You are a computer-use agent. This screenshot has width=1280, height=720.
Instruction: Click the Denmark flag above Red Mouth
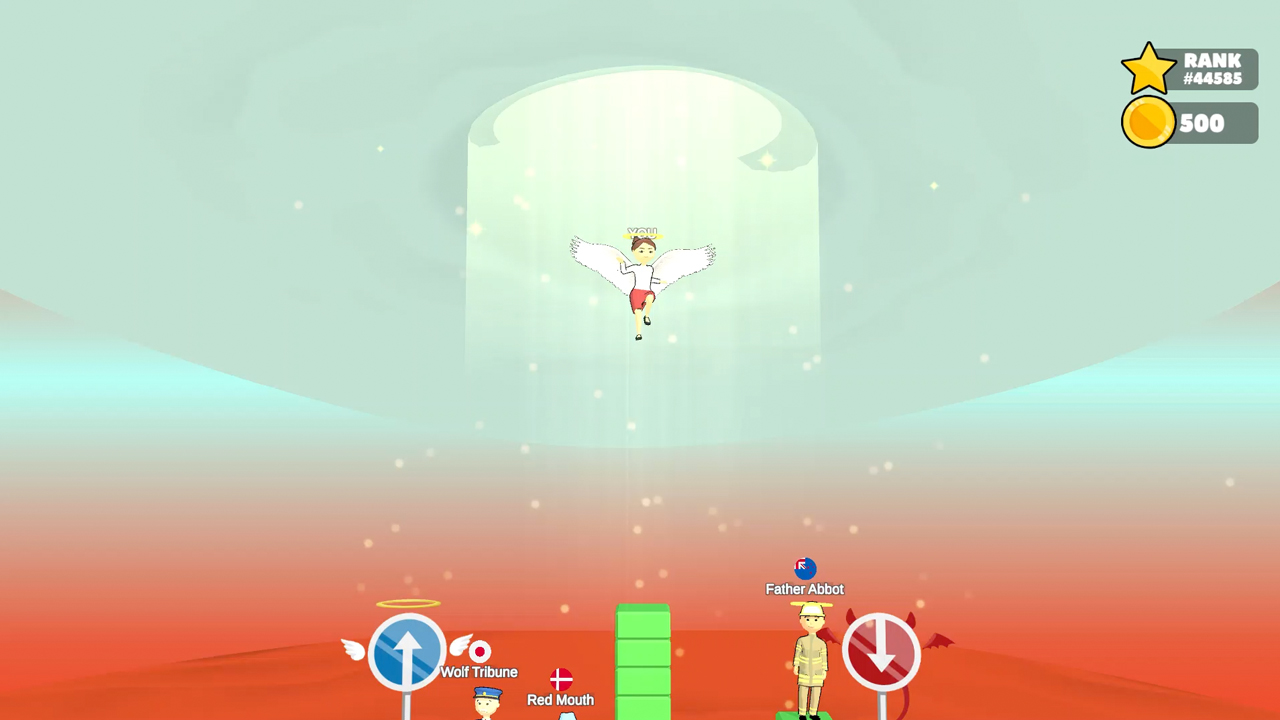tap(560, 681)
